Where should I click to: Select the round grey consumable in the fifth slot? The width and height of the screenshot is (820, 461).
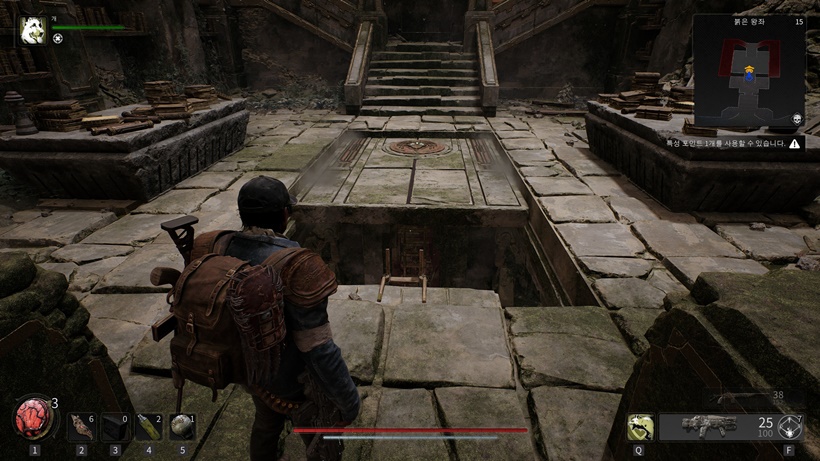[x=181, y=427]
